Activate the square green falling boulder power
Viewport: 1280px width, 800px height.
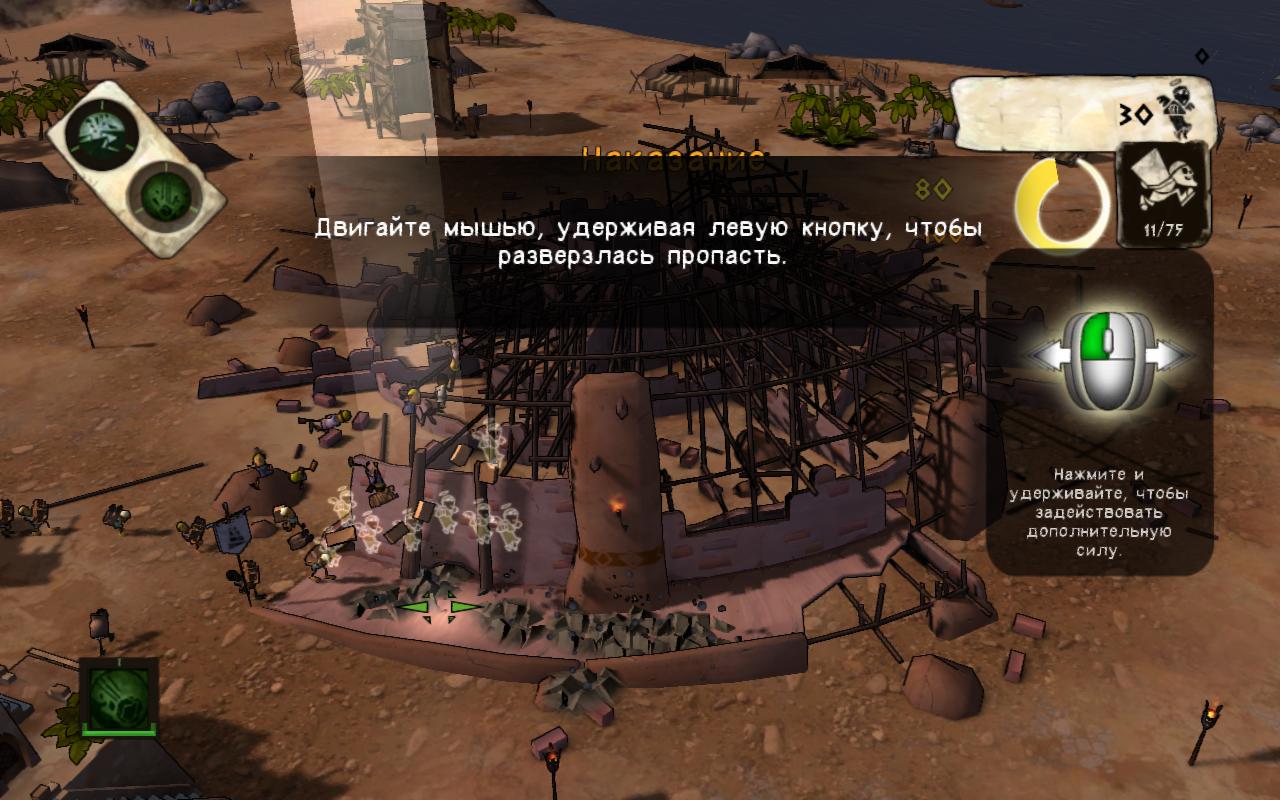tap(119, 696)
